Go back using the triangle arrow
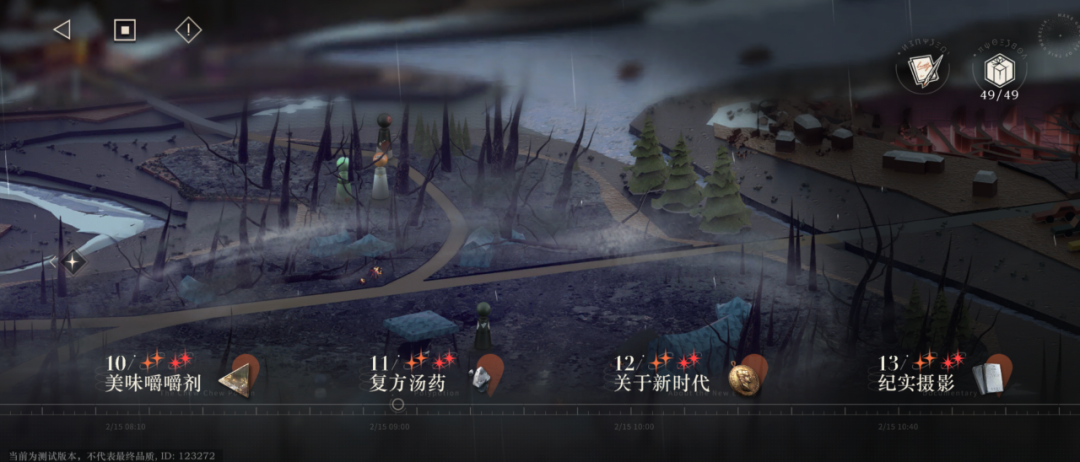 (x=62, y=30)
